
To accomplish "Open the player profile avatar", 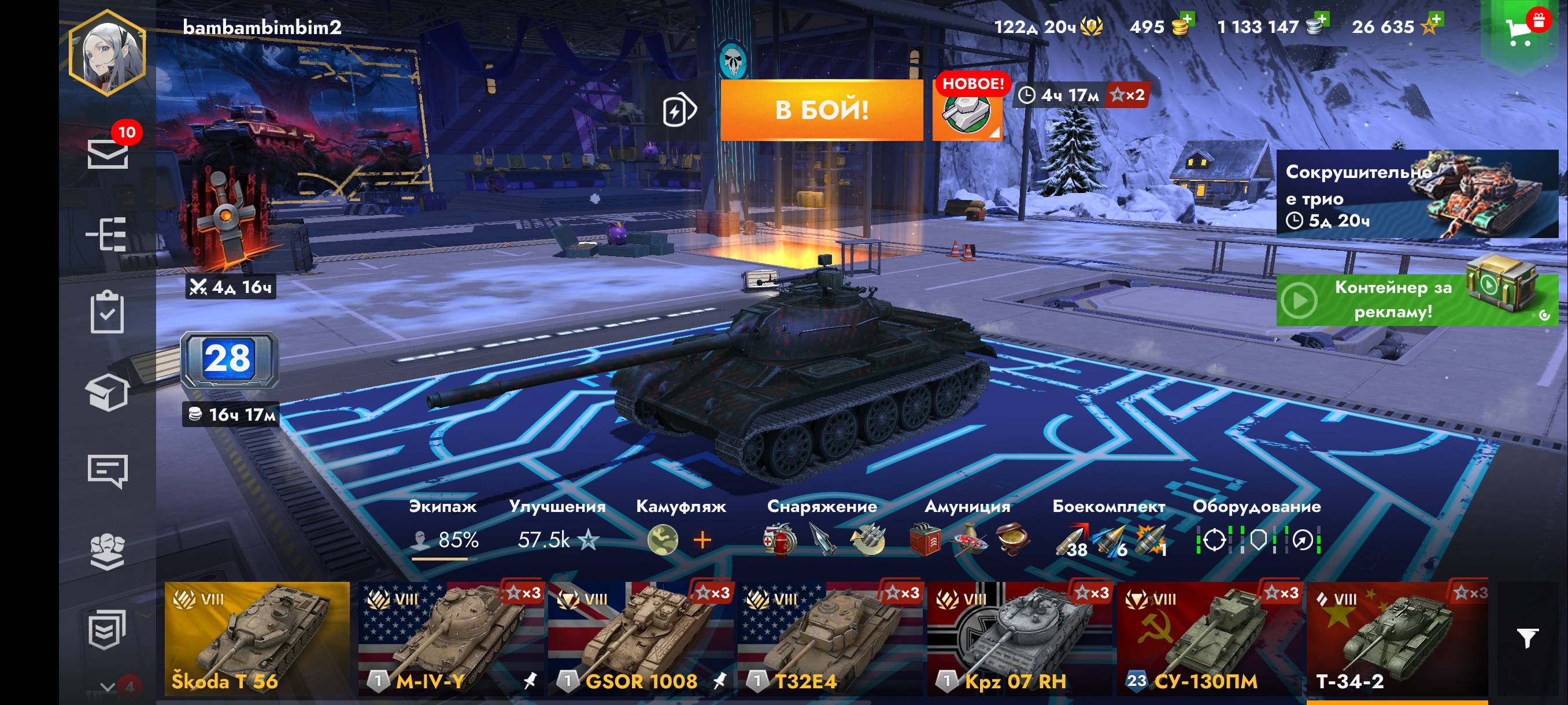I will pos(107,54).
